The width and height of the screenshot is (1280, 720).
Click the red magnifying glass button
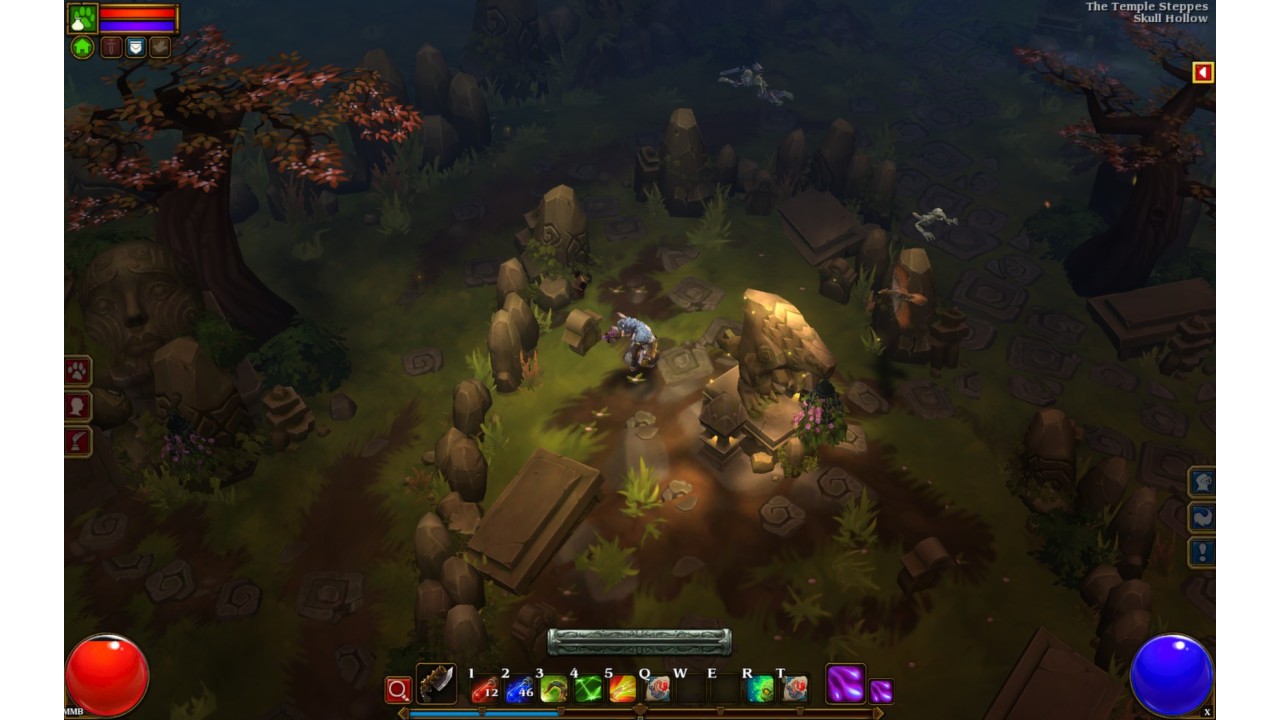click(398, 689)
